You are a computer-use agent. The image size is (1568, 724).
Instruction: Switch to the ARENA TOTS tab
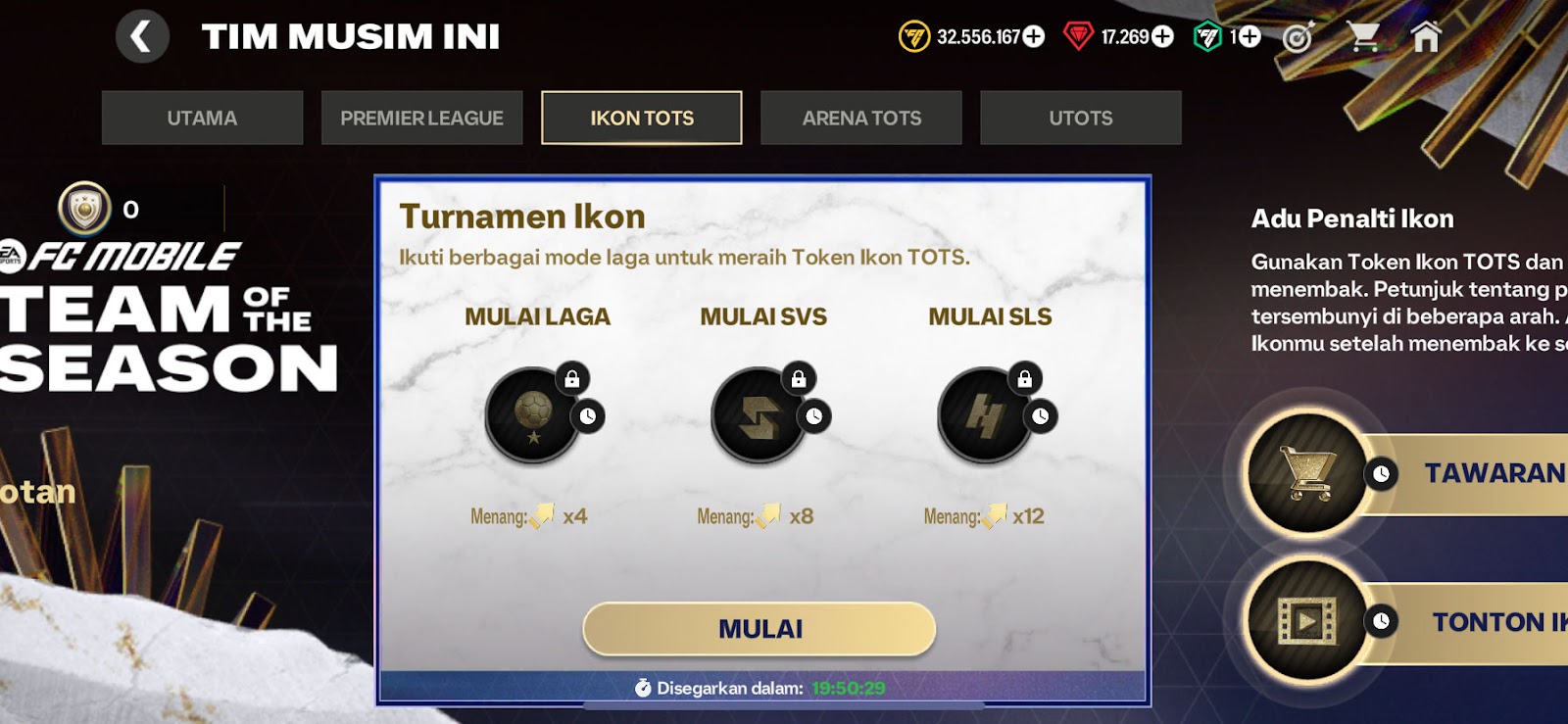[861, 119]
